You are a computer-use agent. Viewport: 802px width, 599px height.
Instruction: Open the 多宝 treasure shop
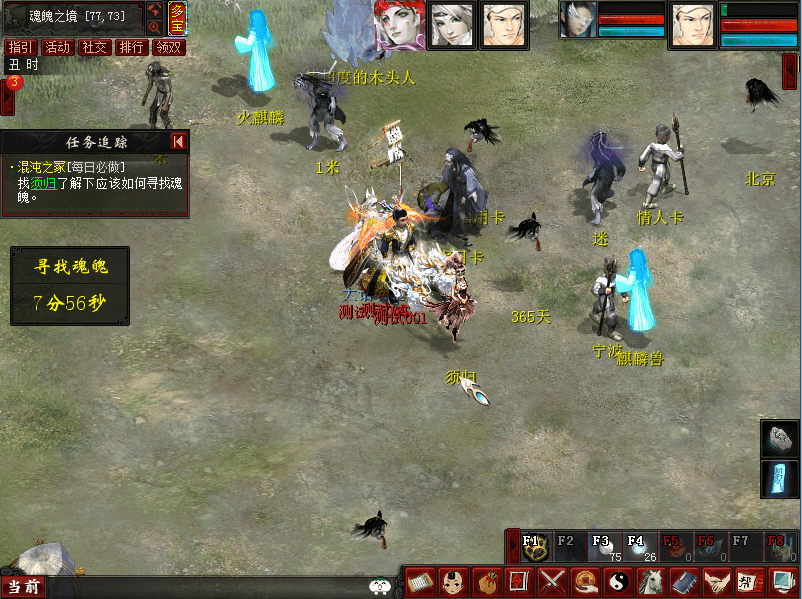point(177,18)
